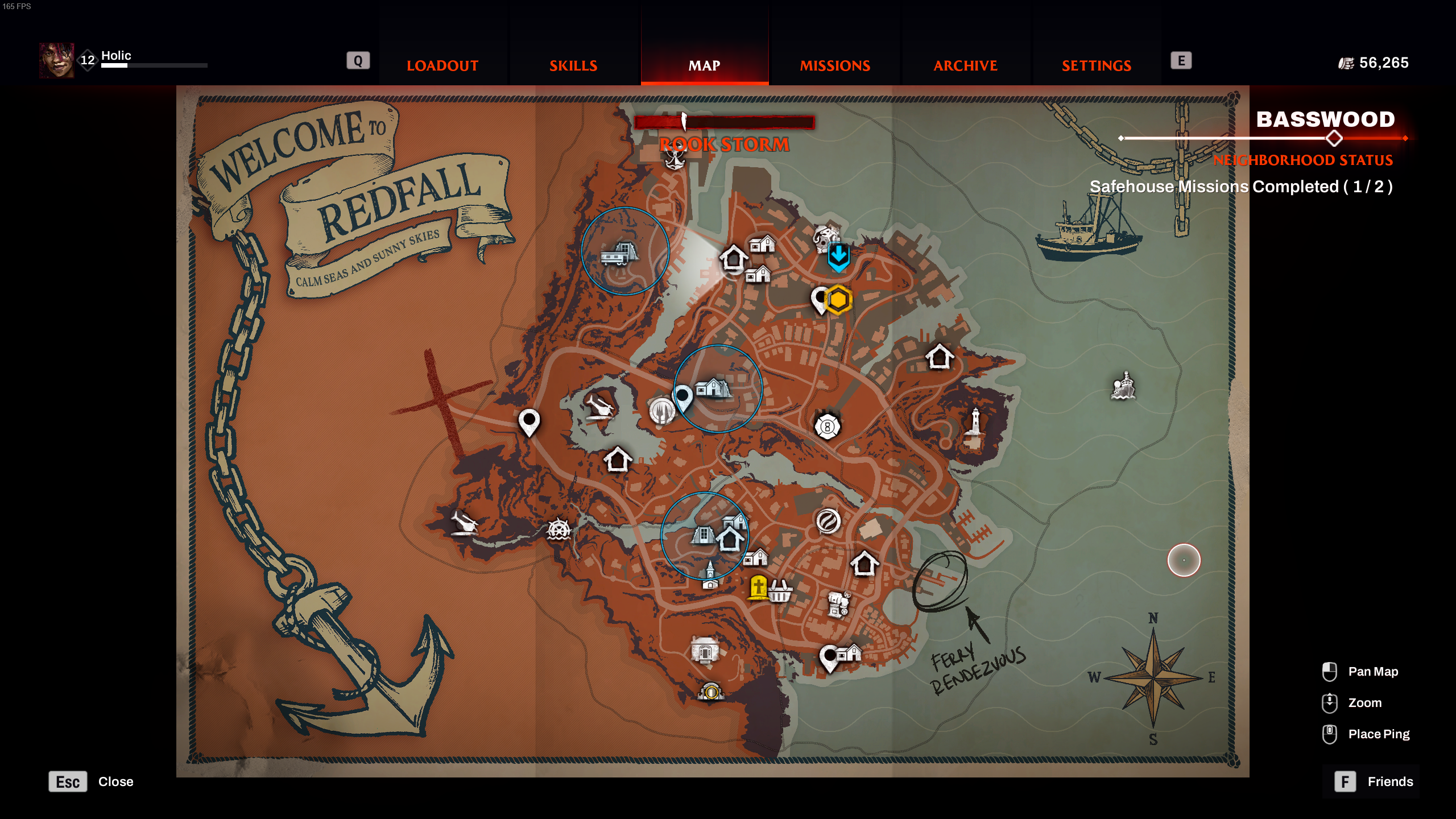Select the fork and plate map icon
Screen dimensions: 1456x819
point(661,410)
